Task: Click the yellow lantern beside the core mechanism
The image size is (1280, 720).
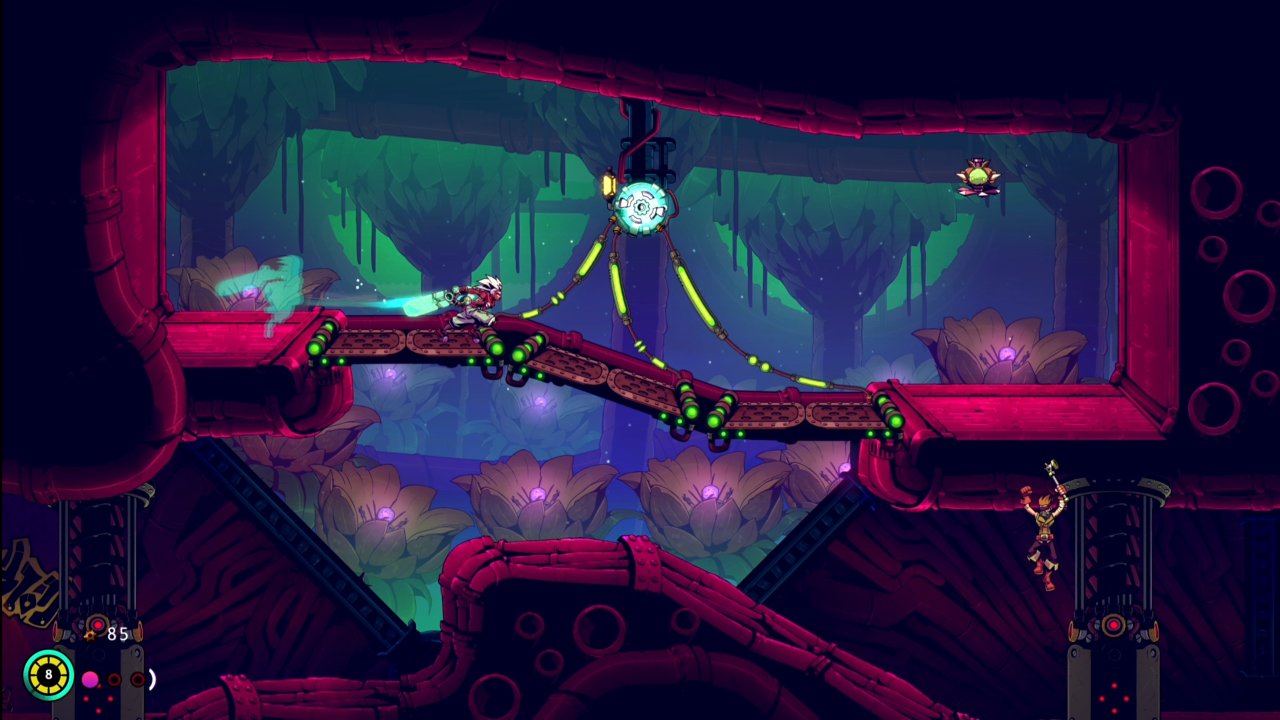Action: click(x=610, y=185)
